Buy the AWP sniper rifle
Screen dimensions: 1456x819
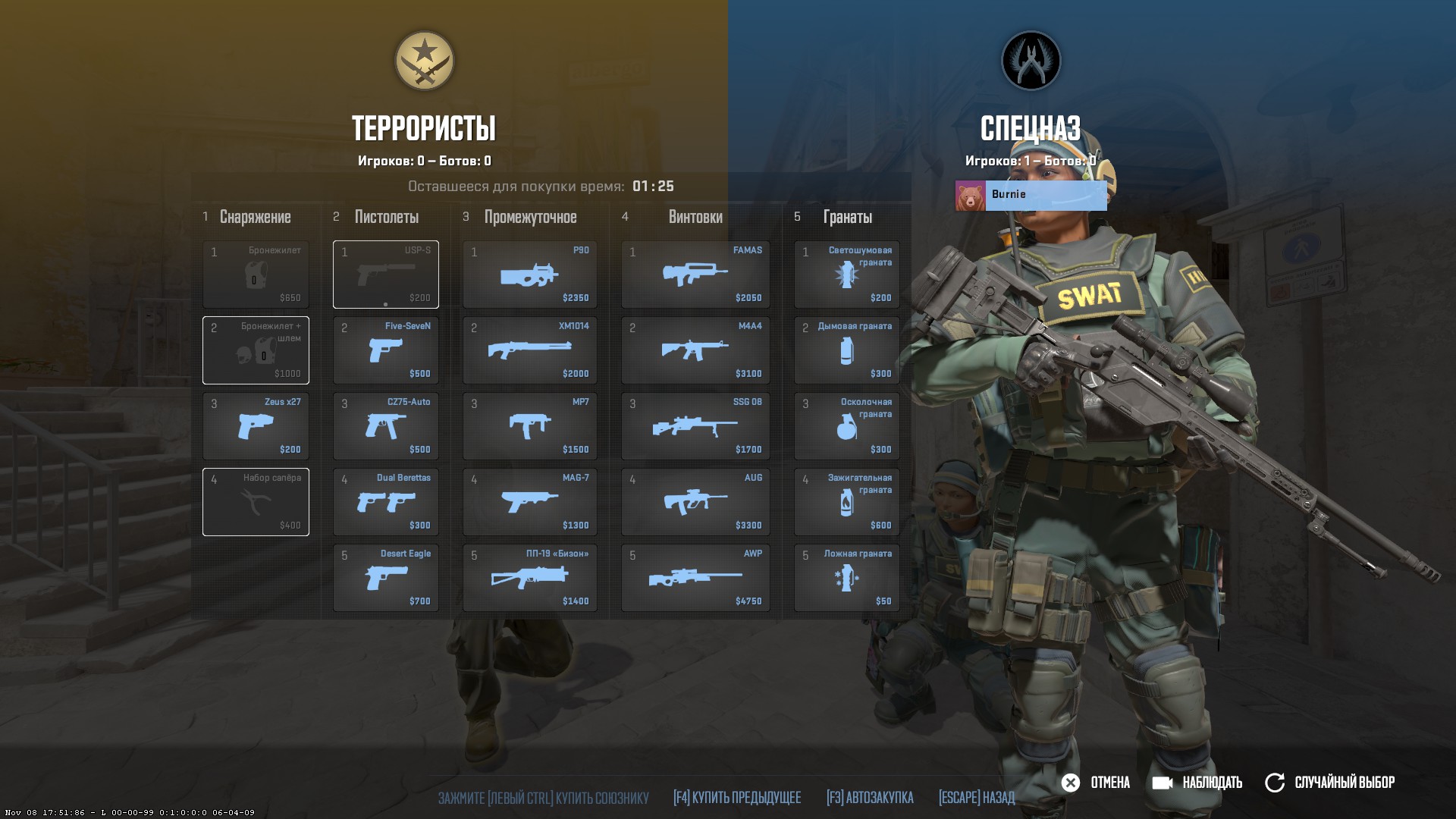coord(695,578)
